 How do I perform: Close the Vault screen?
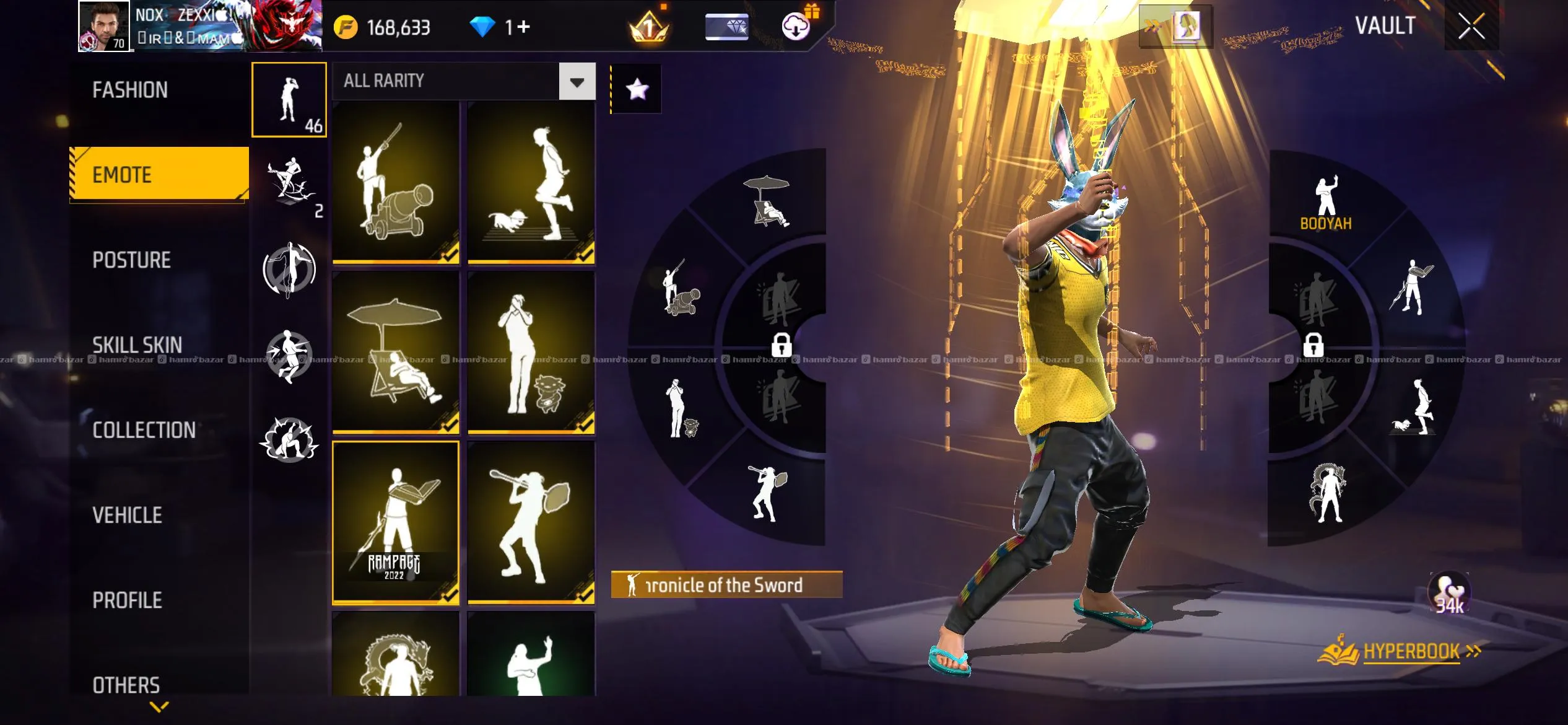click(1471, 27)
